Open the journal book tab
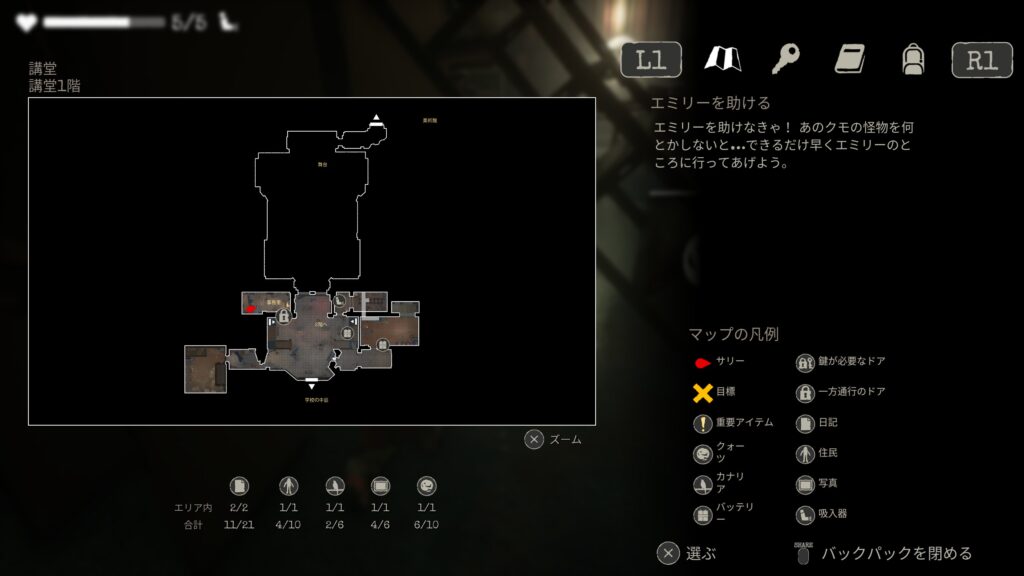1024x576 pixels. (850, 59)
